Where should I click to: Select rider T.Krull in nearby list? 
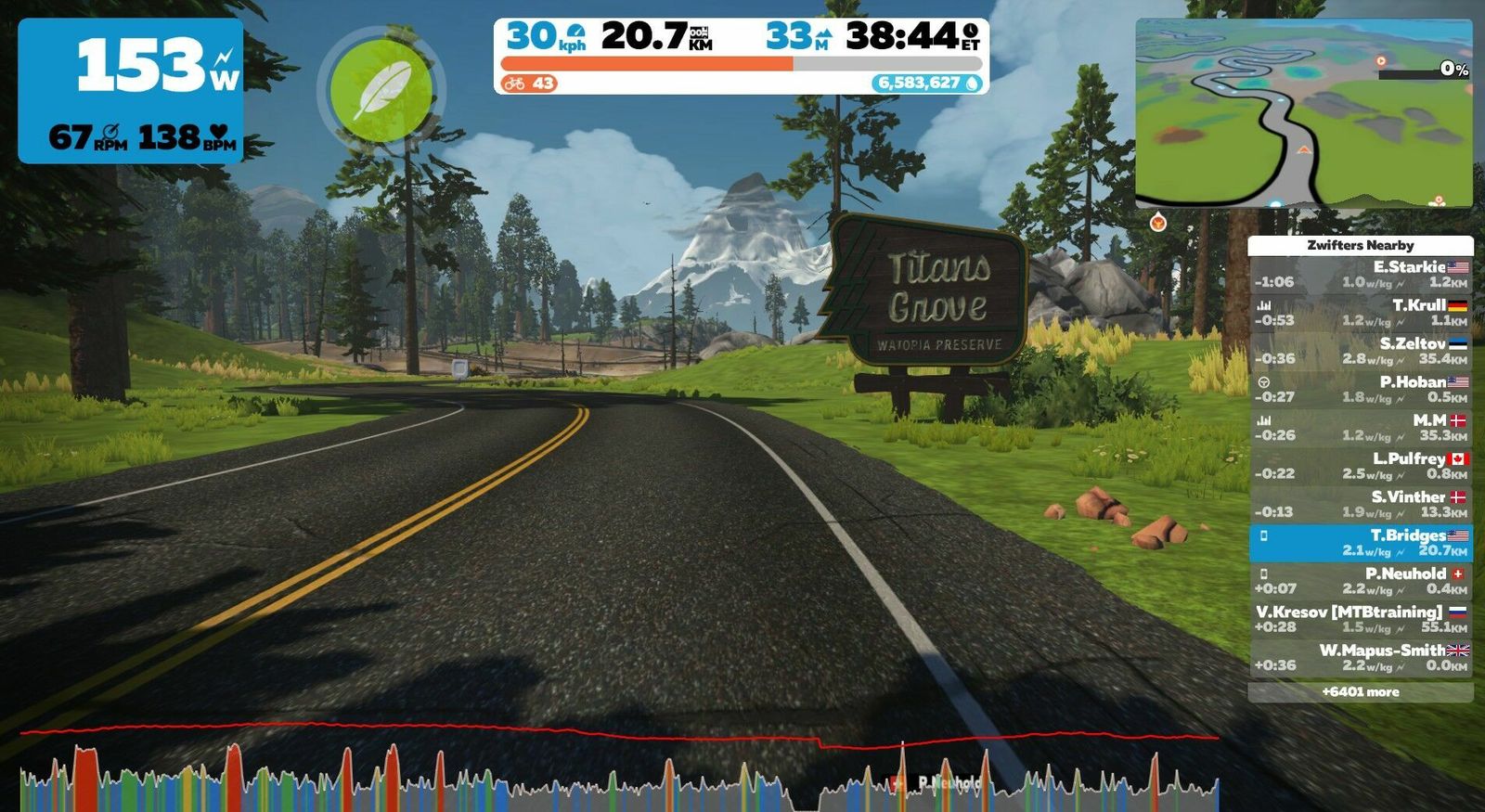[1361, 313]
